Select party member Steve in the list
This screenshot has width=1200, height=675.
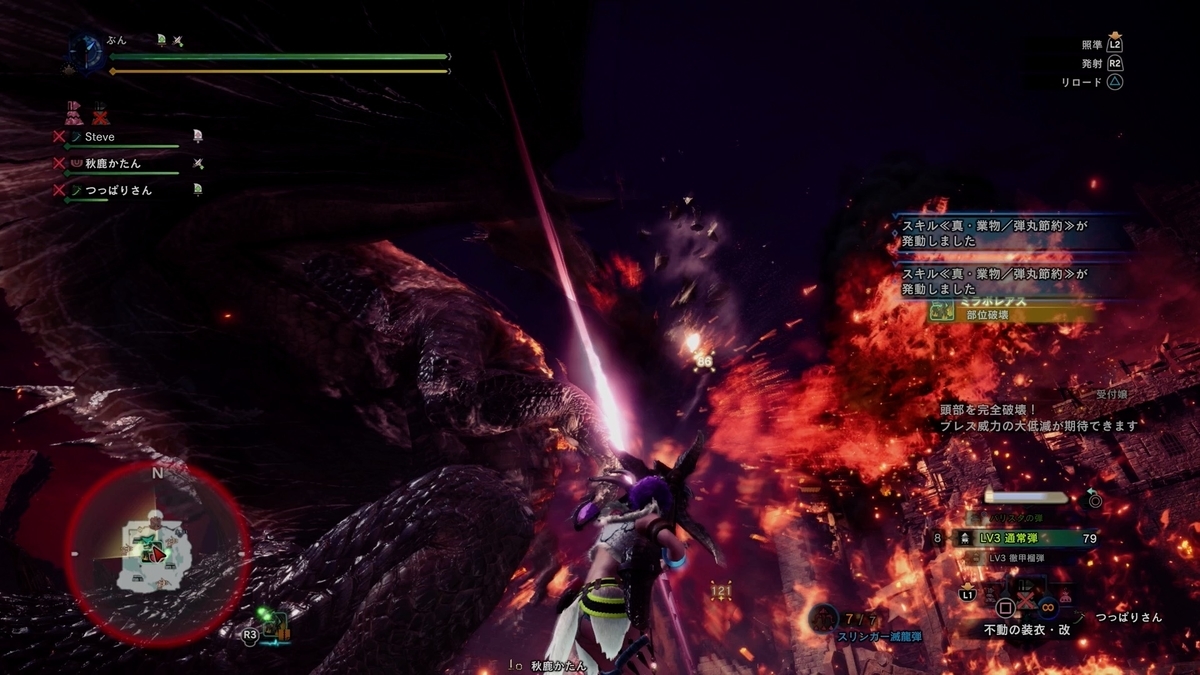99,137
